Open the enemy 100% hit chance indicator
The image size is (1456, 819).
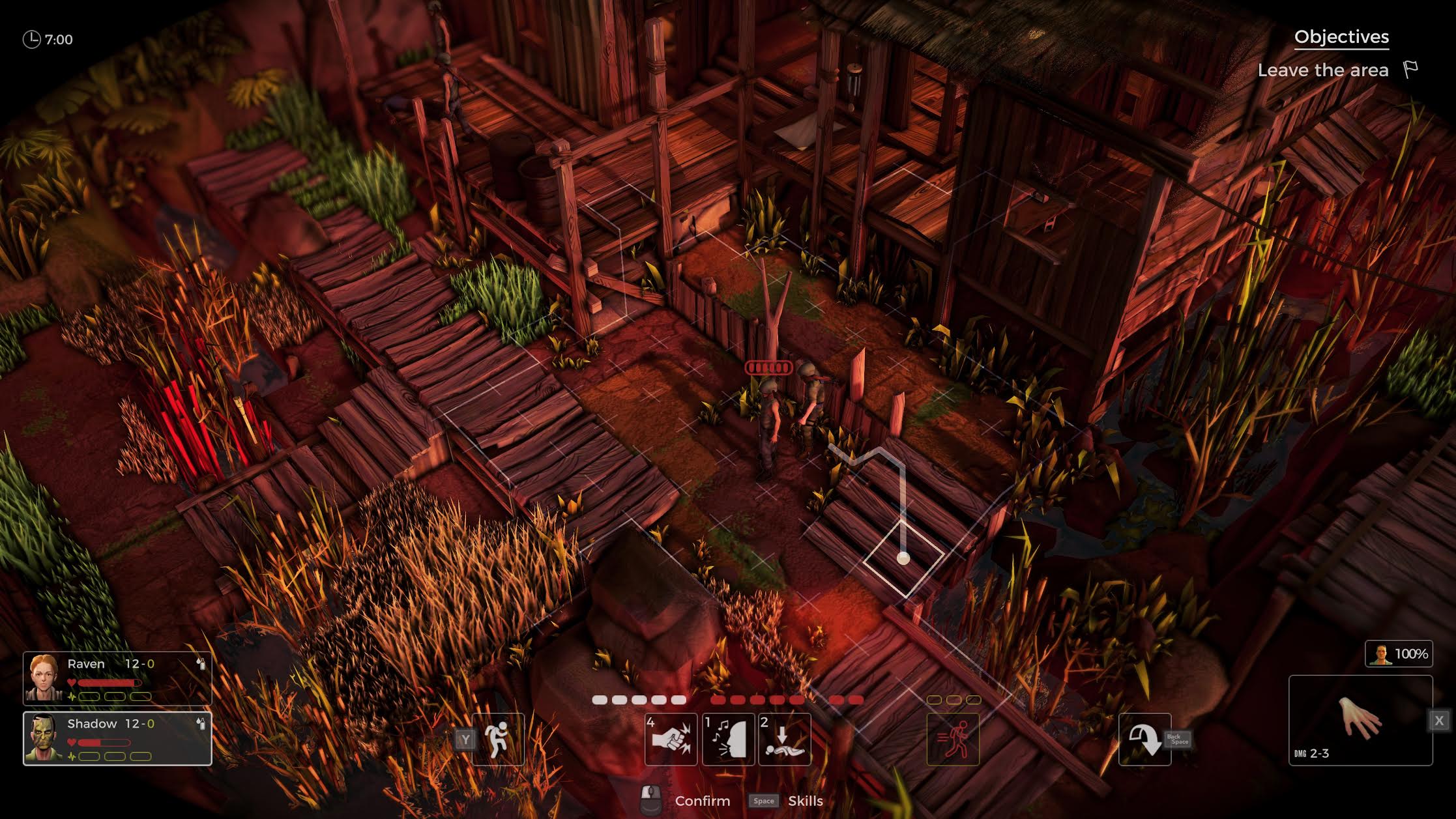(x=1399, y=654)
